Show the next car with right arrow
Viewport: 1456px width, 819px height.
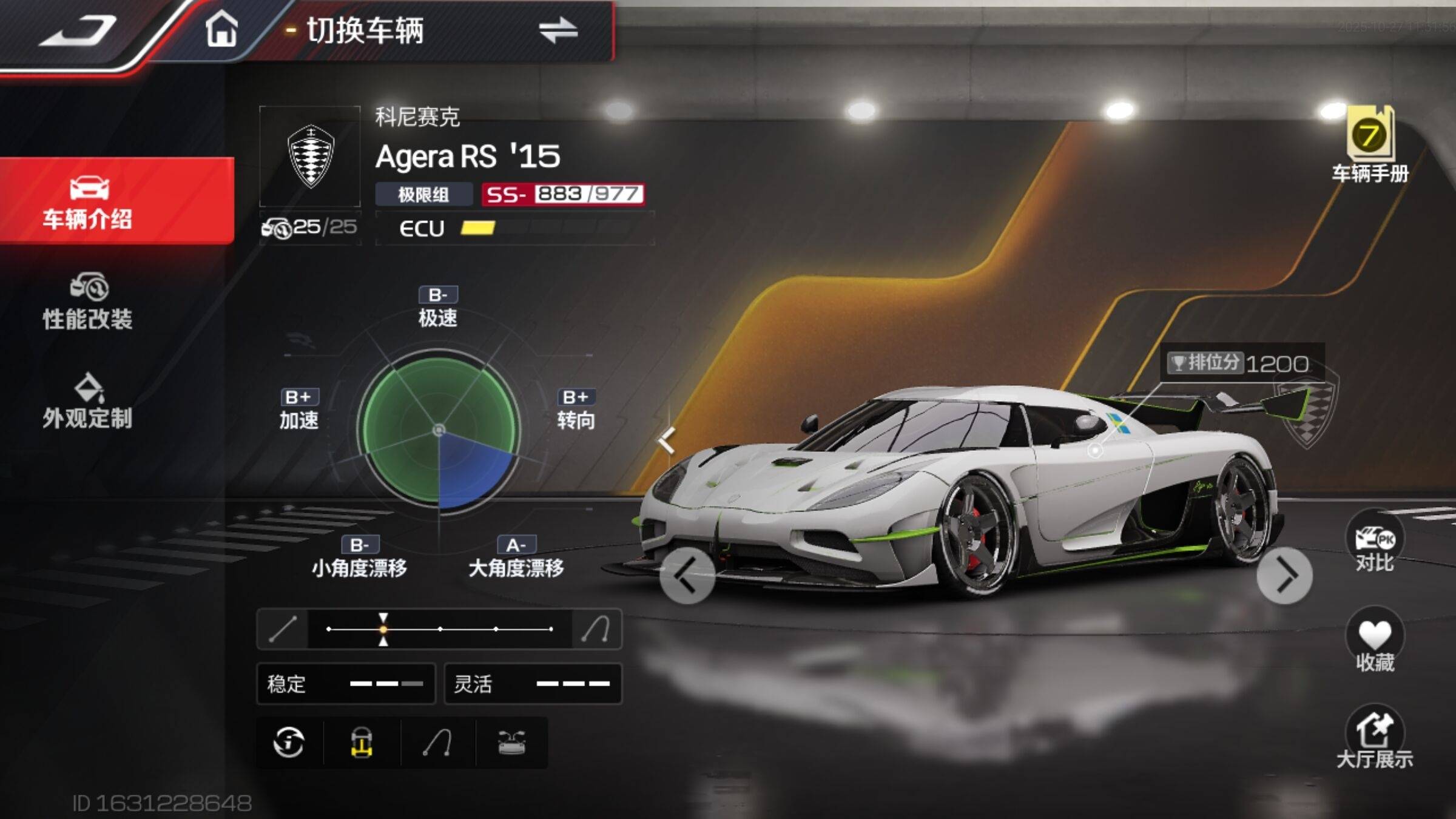[x=1284, y=575]
